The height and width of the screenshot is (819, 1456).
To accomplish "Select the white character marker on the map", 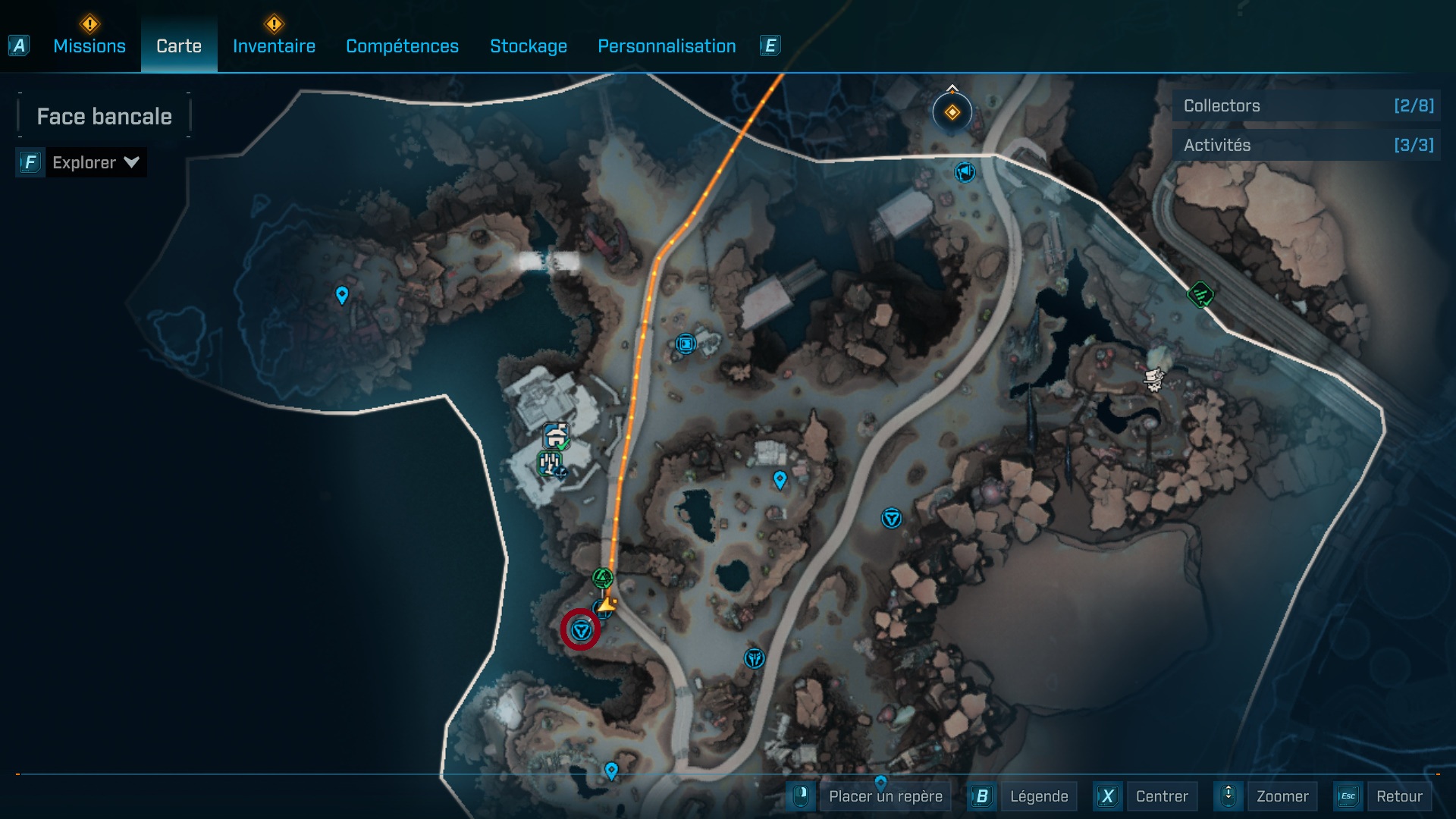I will point(1153,378).
